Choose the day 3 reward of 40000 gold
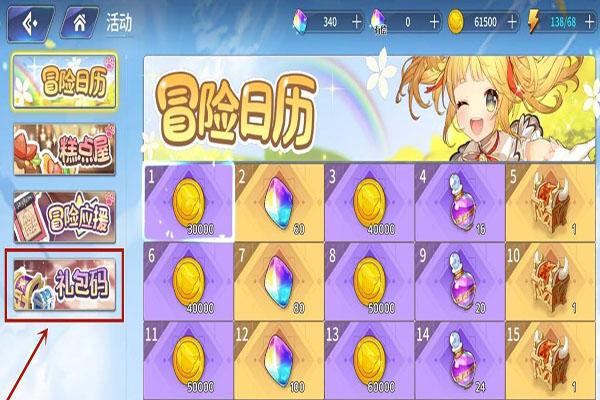This screenshot has height=400, width=600. pyautogui.click(x=368, y=200)
